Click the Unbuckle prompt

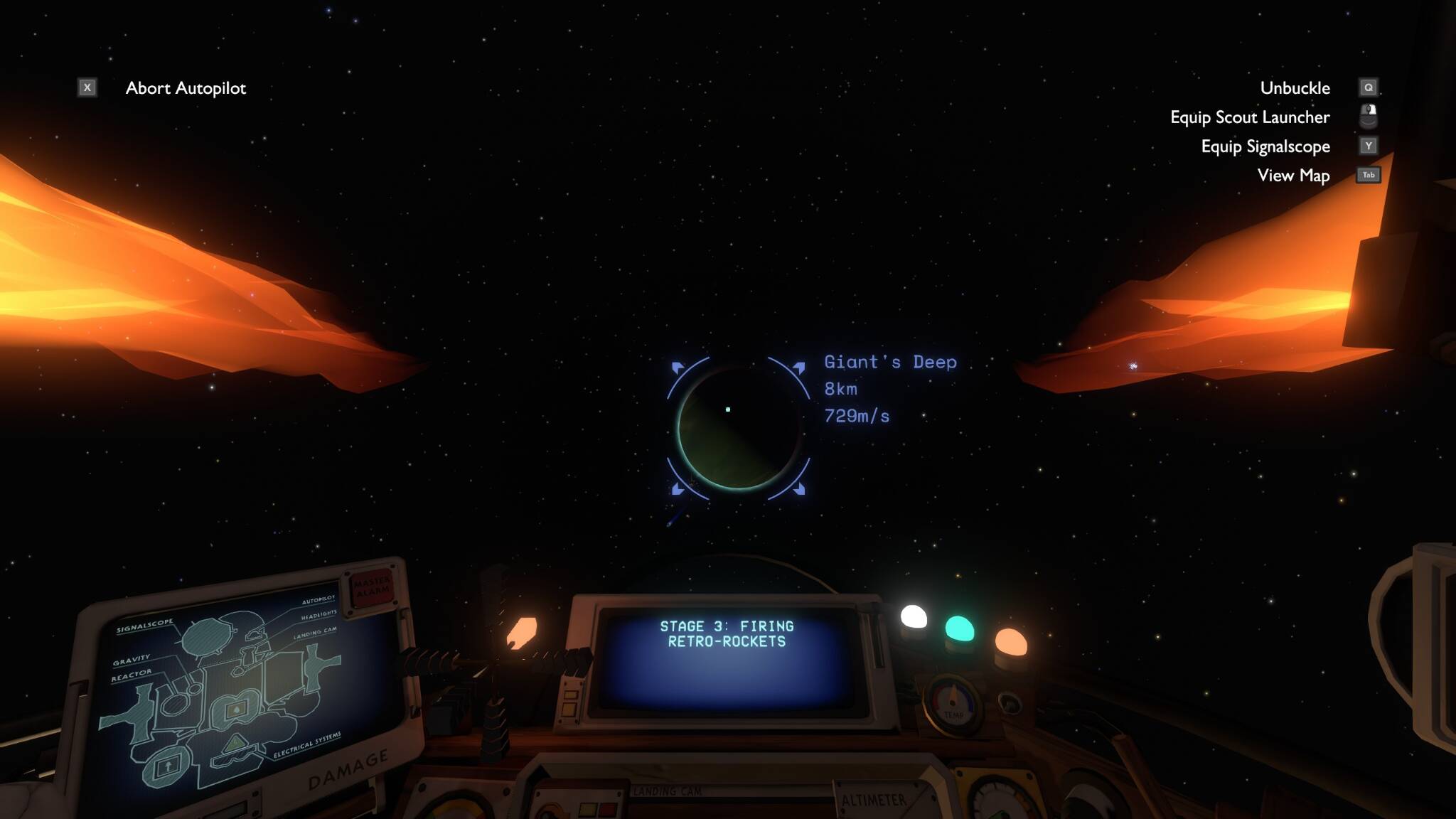[1295, 87]
